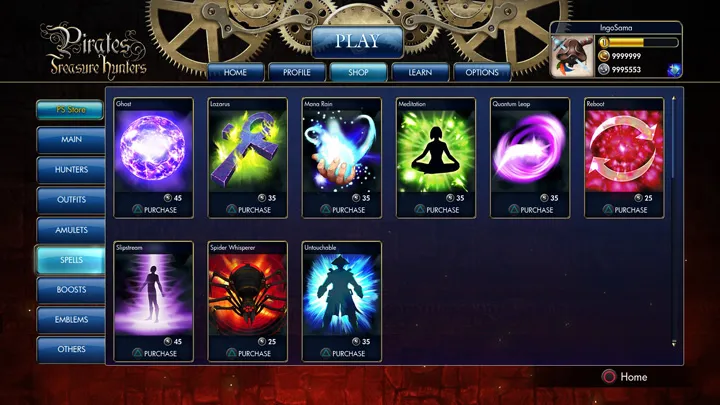Choose the BOOSTS category
Image resolution: width=720 pixels, height=405 pixels.
(71, 290)
